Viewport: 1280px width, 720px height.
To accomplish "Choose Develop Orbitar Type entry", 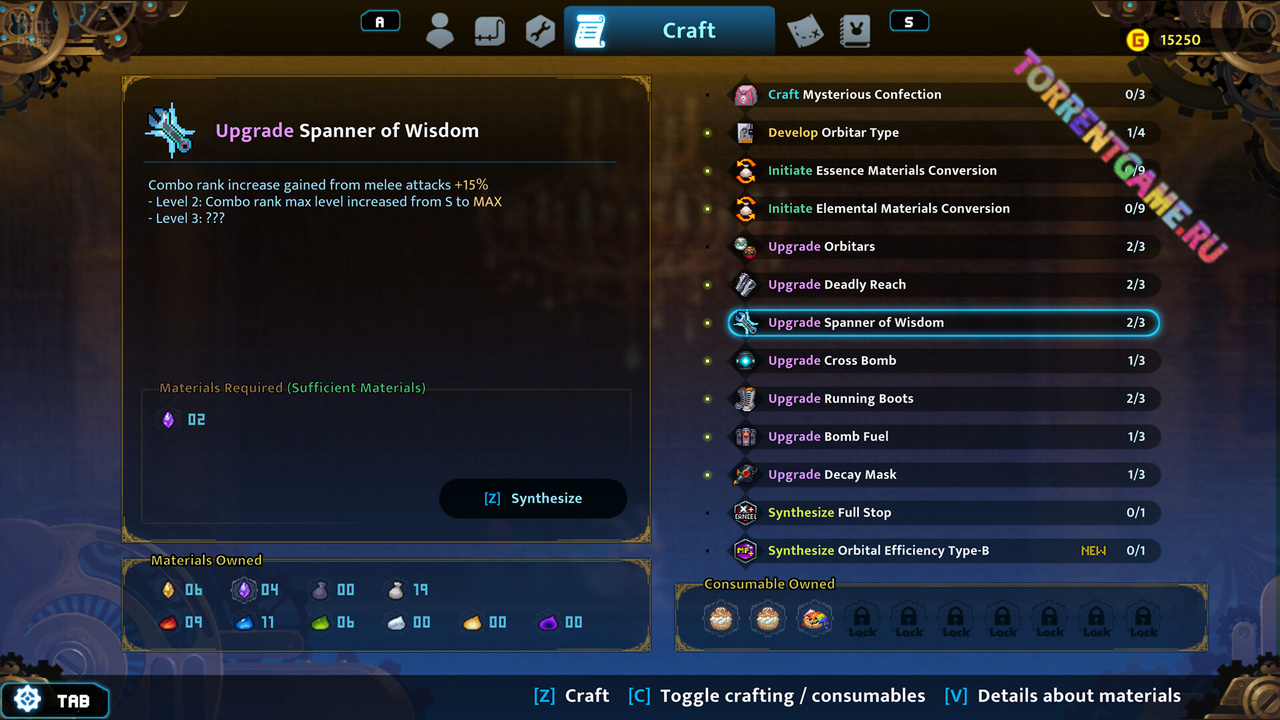I will pos(833,133).
